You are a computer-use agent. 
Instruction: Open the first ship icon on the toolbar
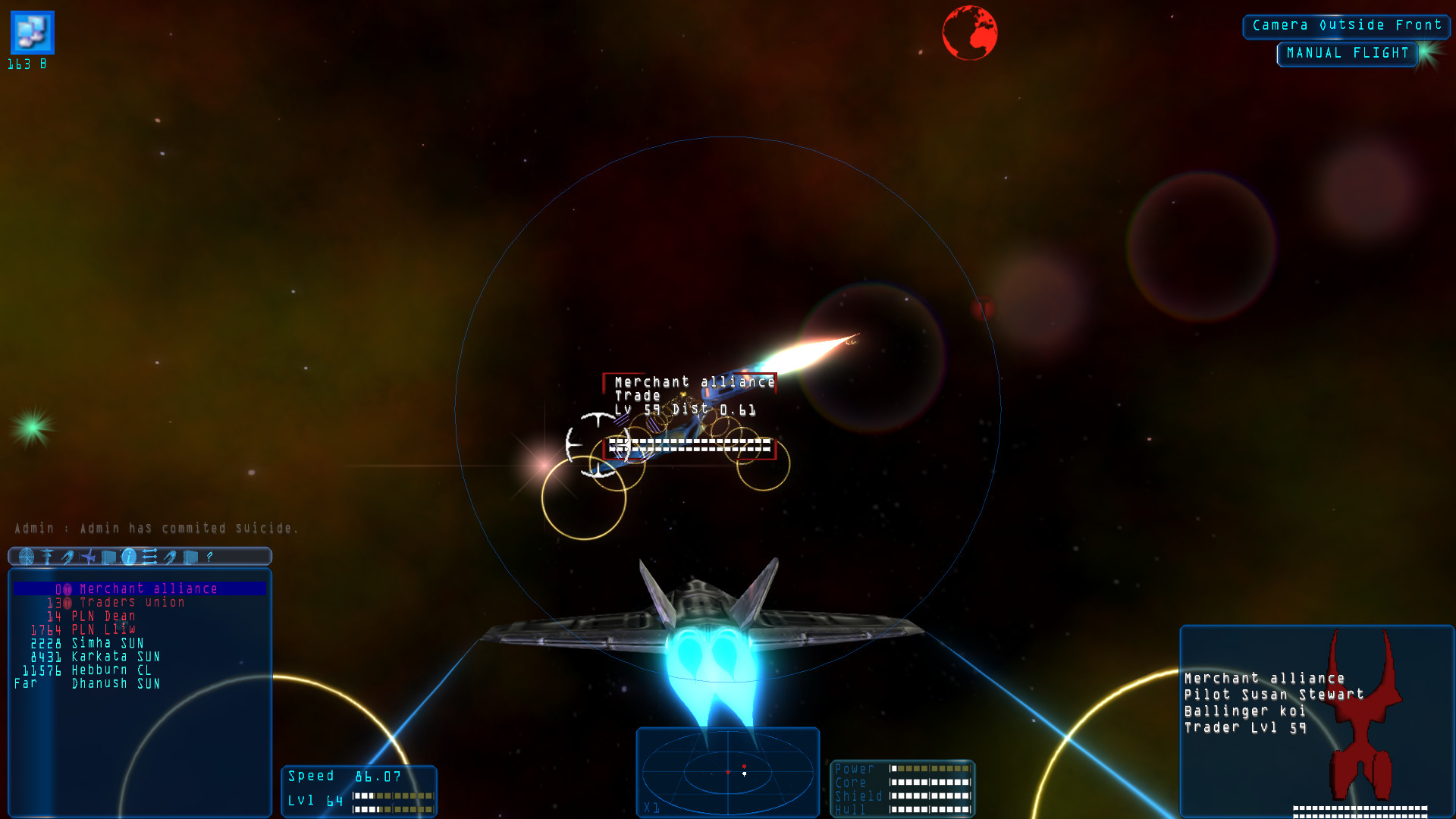click(67, 557)
